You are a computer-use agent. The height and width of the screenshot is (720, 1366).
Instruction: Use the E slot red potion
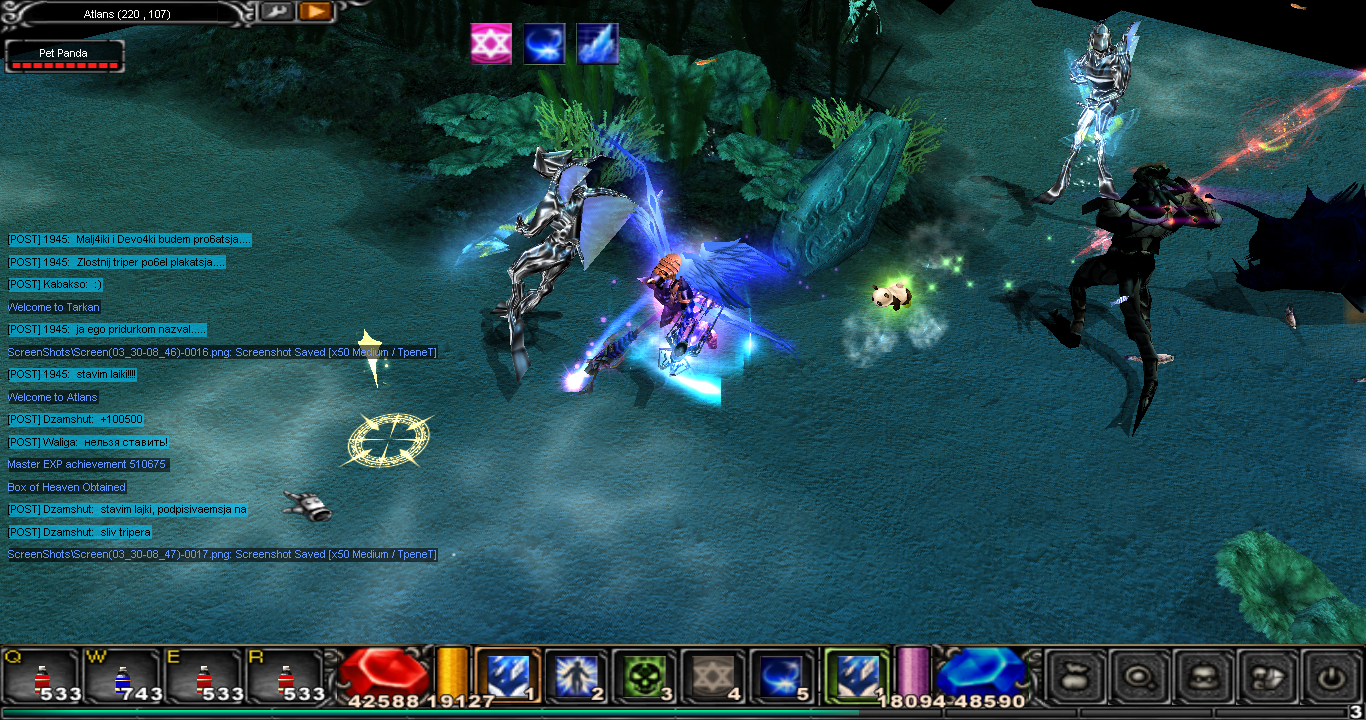204,677
